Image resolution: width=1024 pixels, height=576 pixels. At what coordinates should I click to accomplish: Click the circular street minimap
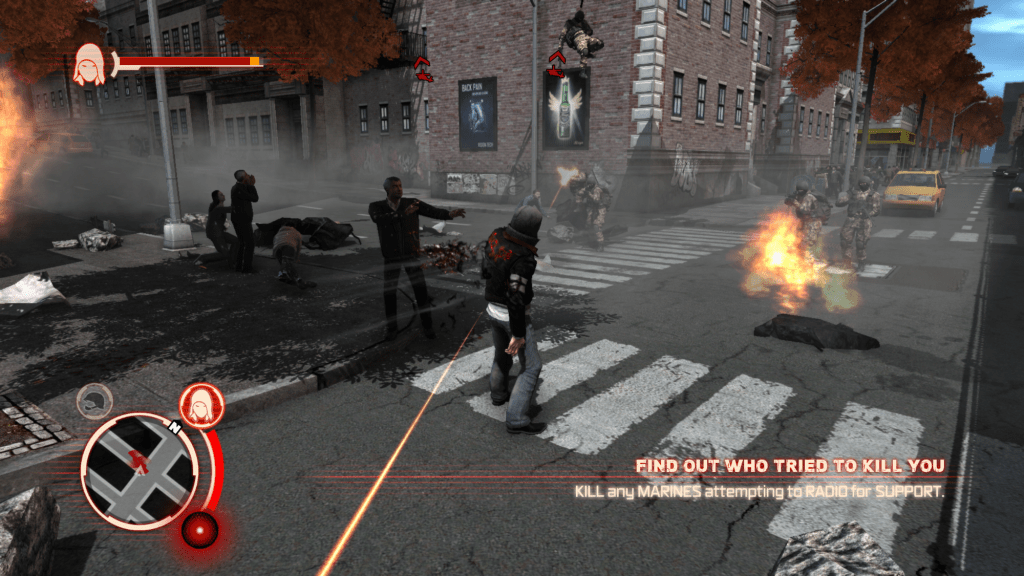(138, 470)
